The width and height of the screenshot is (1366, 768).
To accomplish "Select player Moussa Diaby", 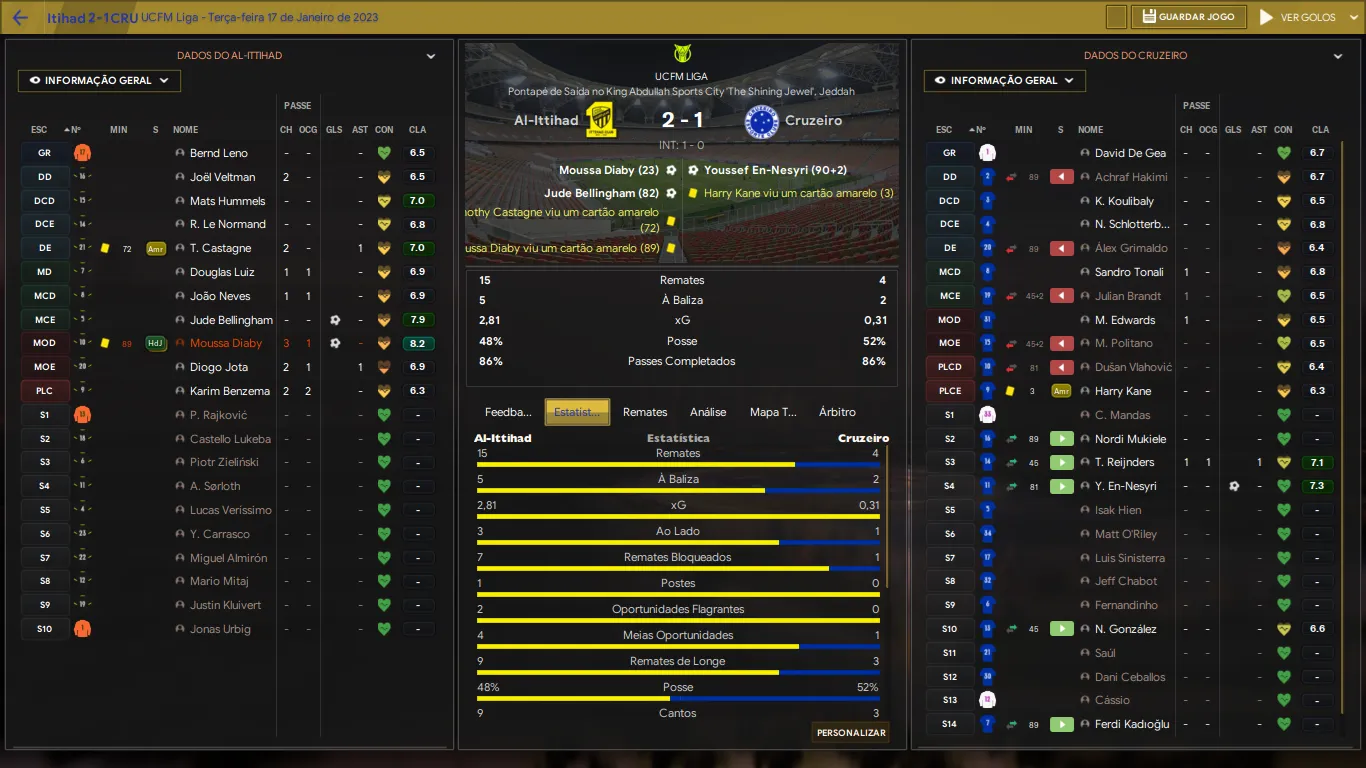I will pos(226,344).
